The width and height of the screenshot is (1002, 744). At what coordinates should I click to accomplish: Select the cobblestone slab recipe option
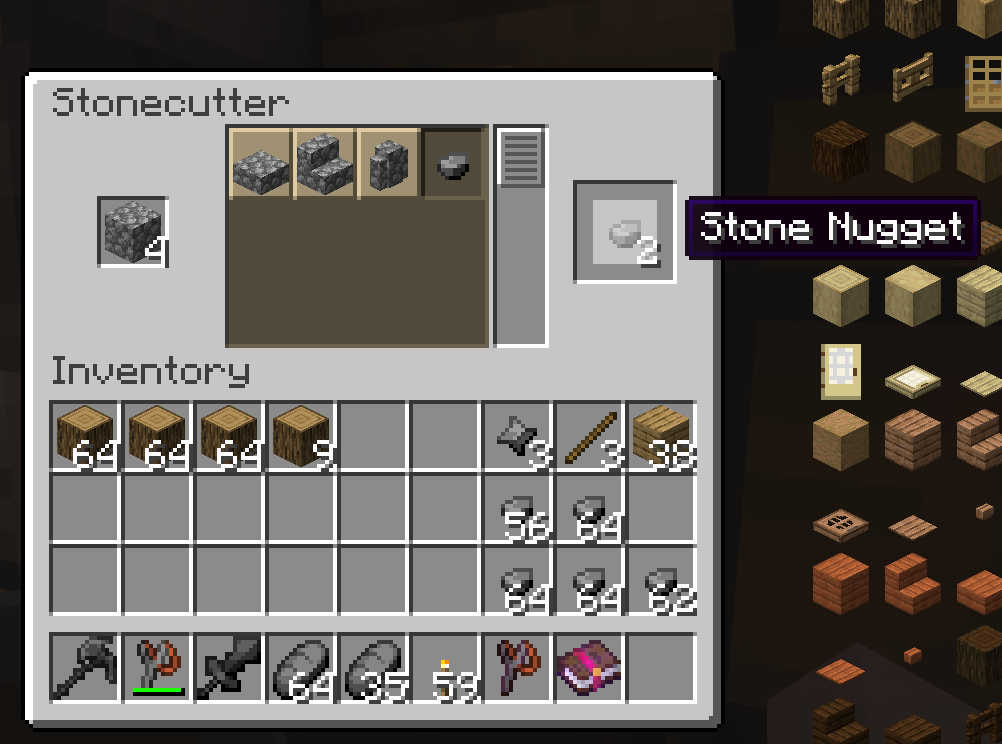[x=261, y=163]
